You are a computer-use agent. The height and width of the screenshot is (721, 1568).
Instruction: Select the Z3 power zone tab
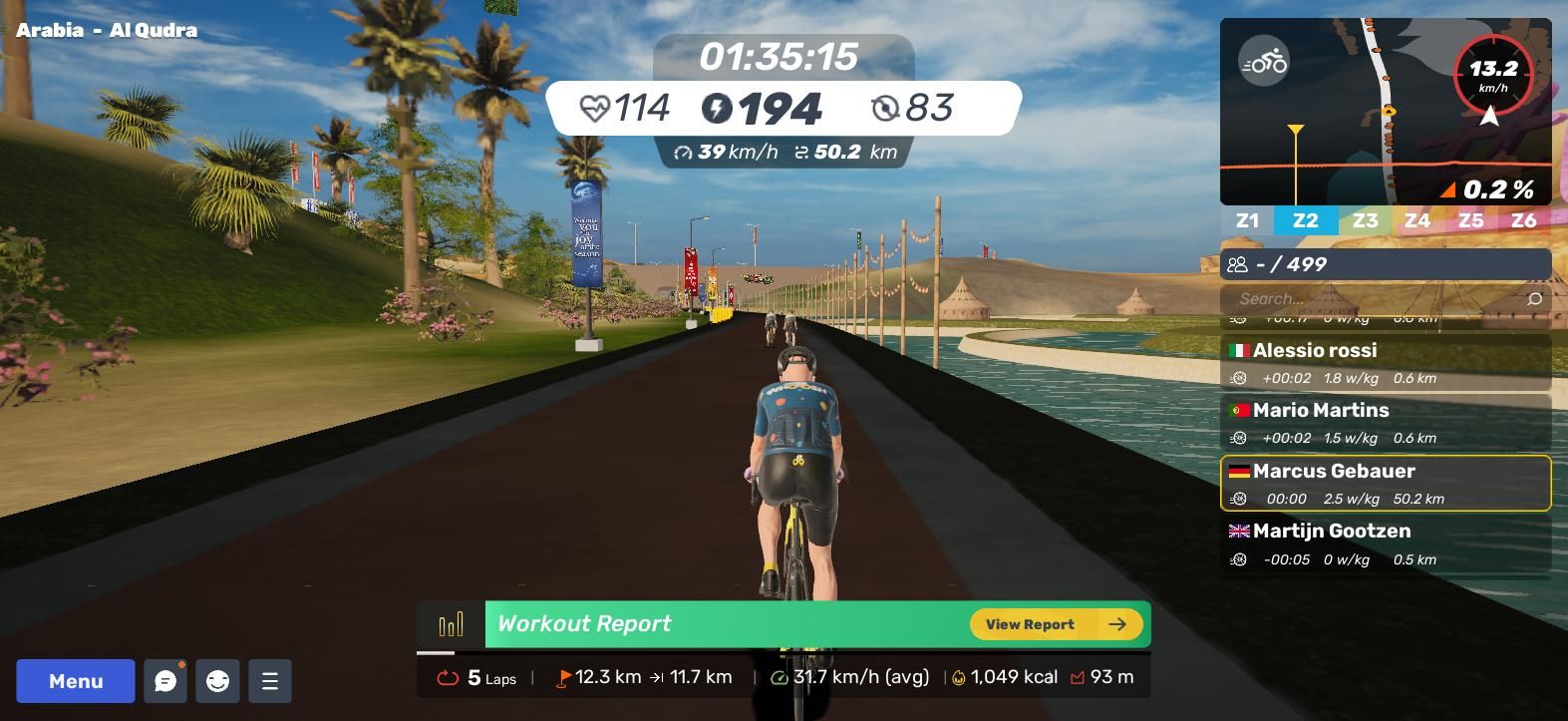(1365, 220)
